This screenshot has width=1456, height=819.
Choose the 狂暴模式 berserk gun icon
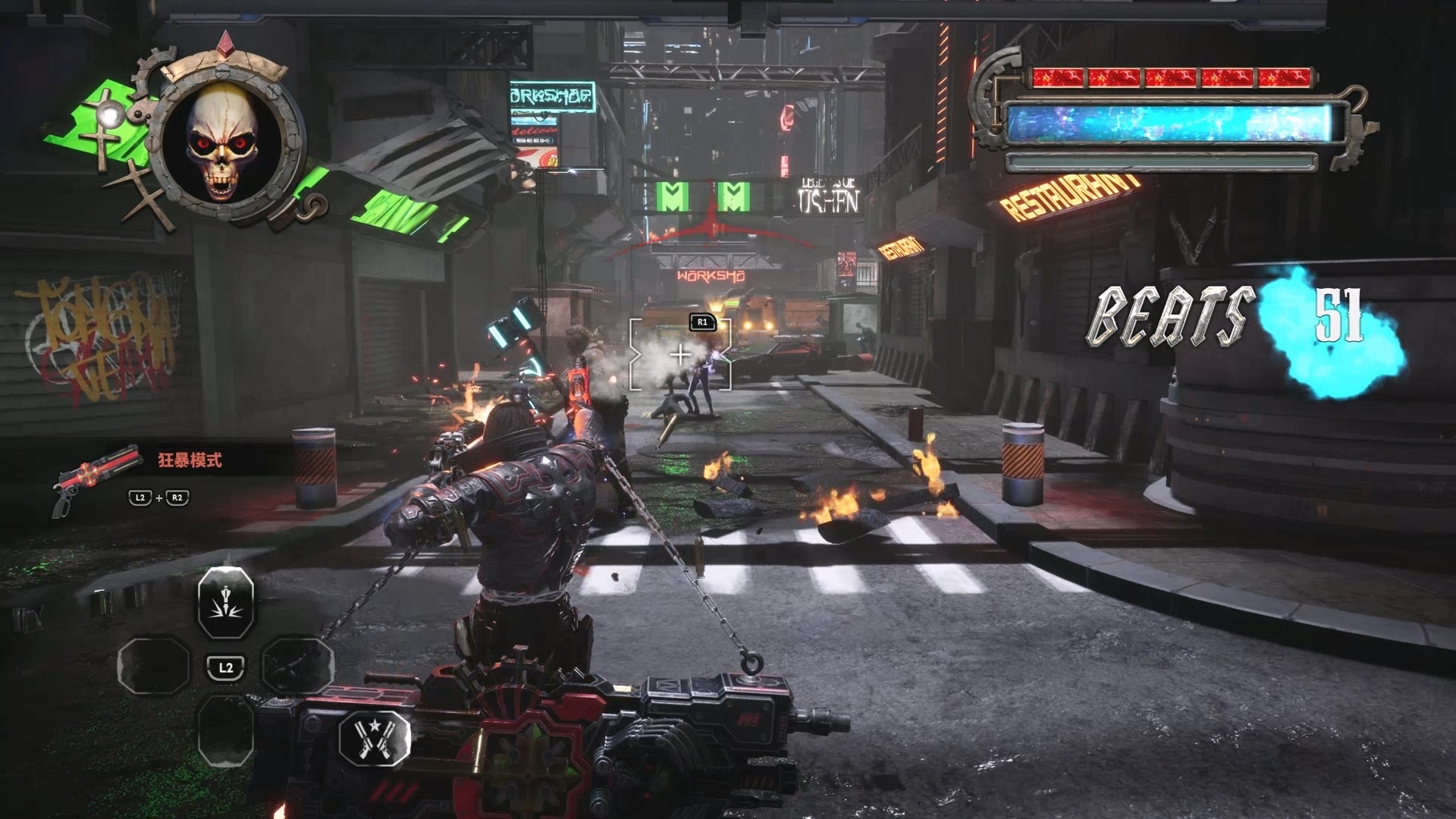coord(97,476)
